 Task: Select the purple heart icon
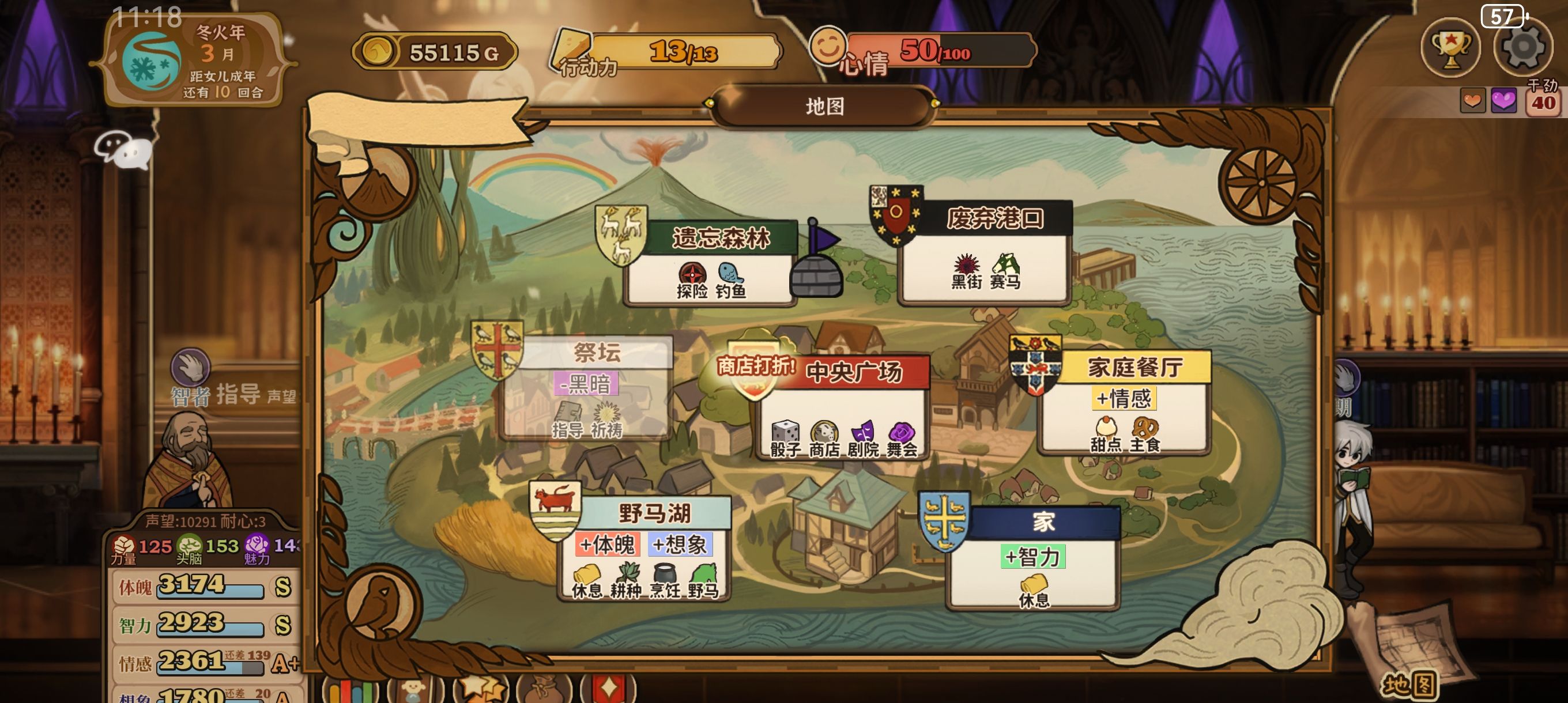[x=1503, y=100]
